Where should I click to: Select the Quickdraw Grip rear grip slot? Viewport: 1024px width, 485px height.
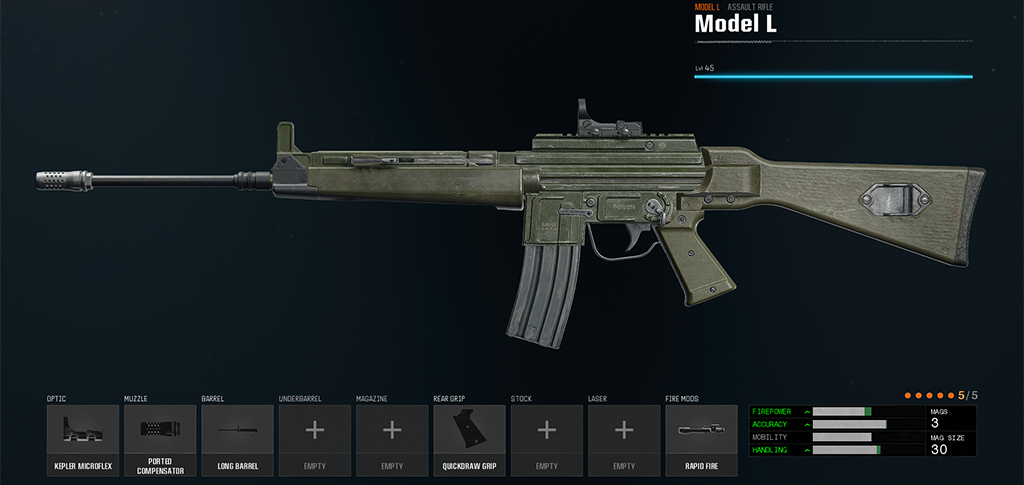pos(469,440)
